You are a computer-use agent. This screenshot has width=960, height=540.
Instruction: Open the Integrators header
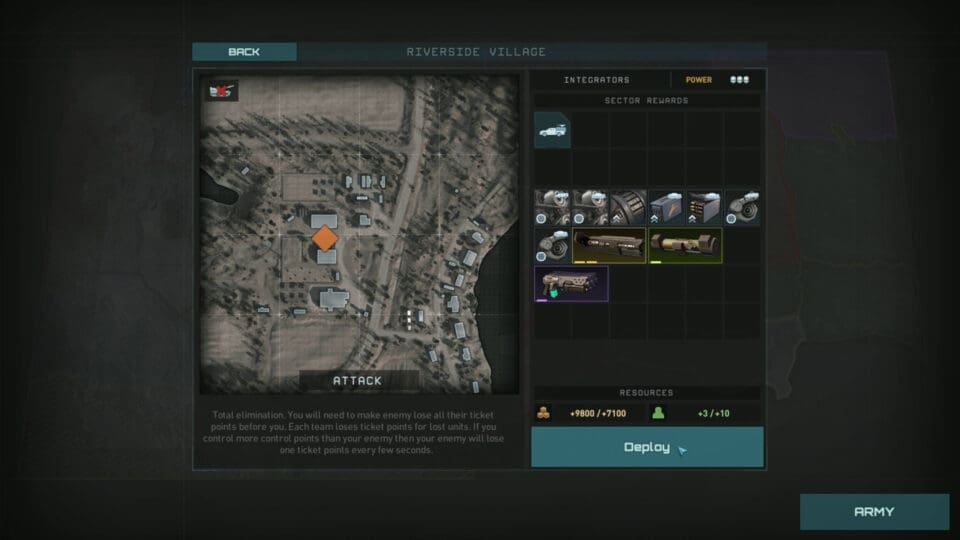click(597, 80)
